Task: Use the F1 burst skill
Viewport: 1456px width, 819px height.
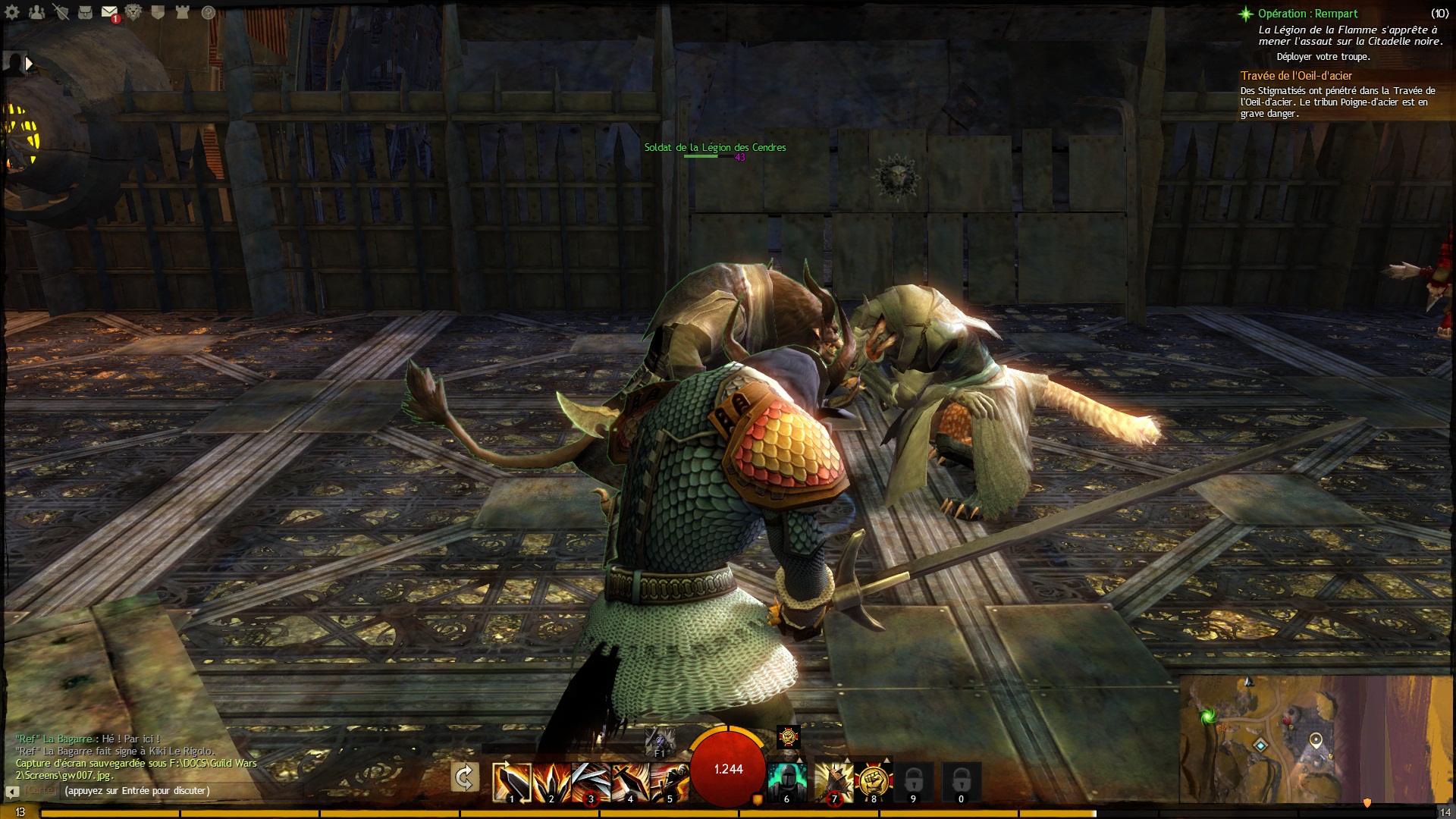Action: (659, 739)
